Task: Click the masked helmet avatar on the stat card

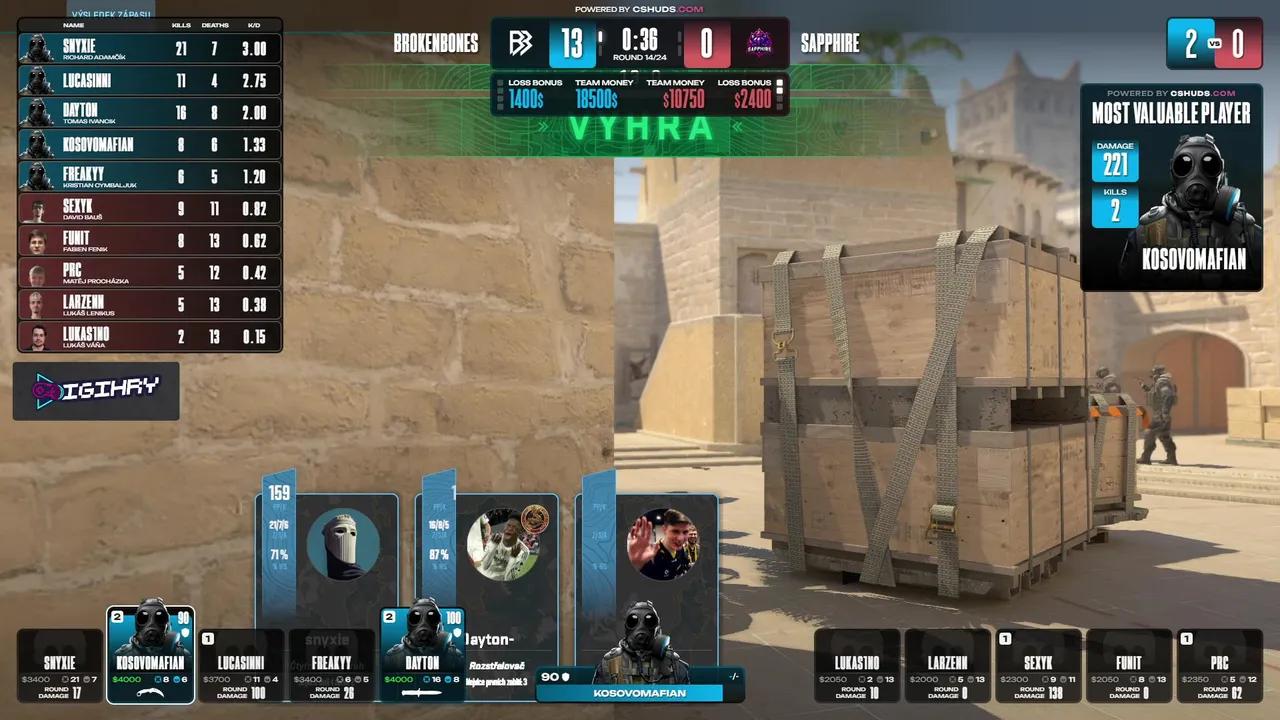Action: [x=343, y=545]
